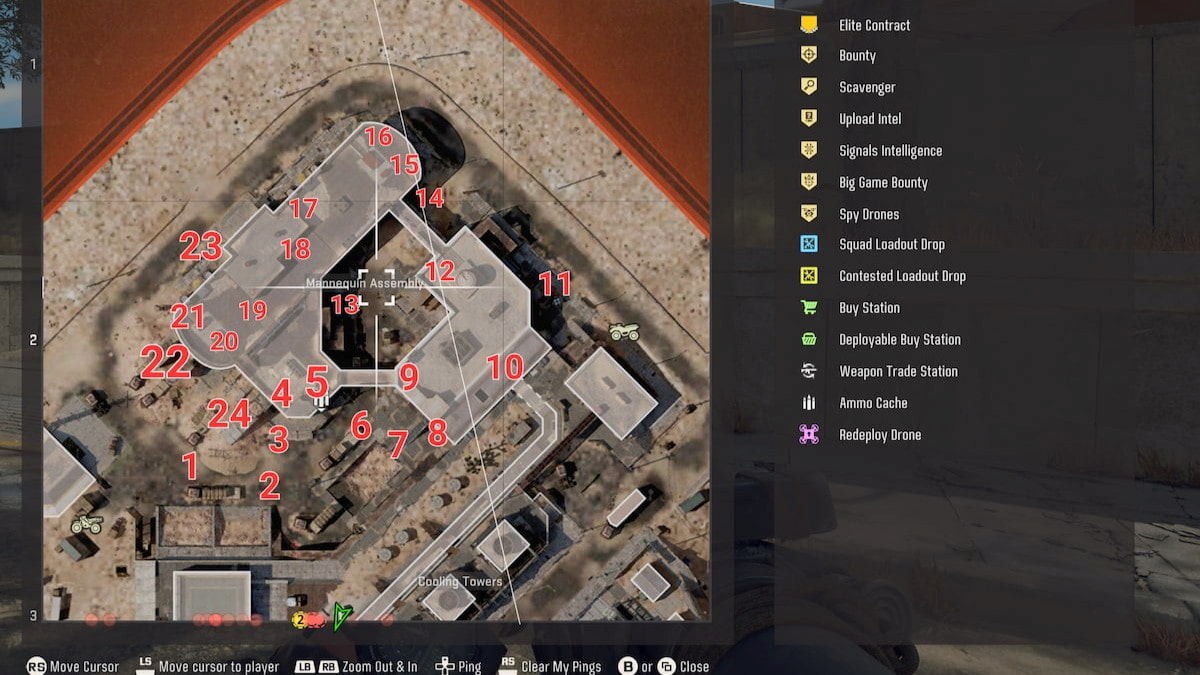This screenshot has width=1200, height=675.
Task: Choose the Big Game Bounty entry
Action: 883,183
